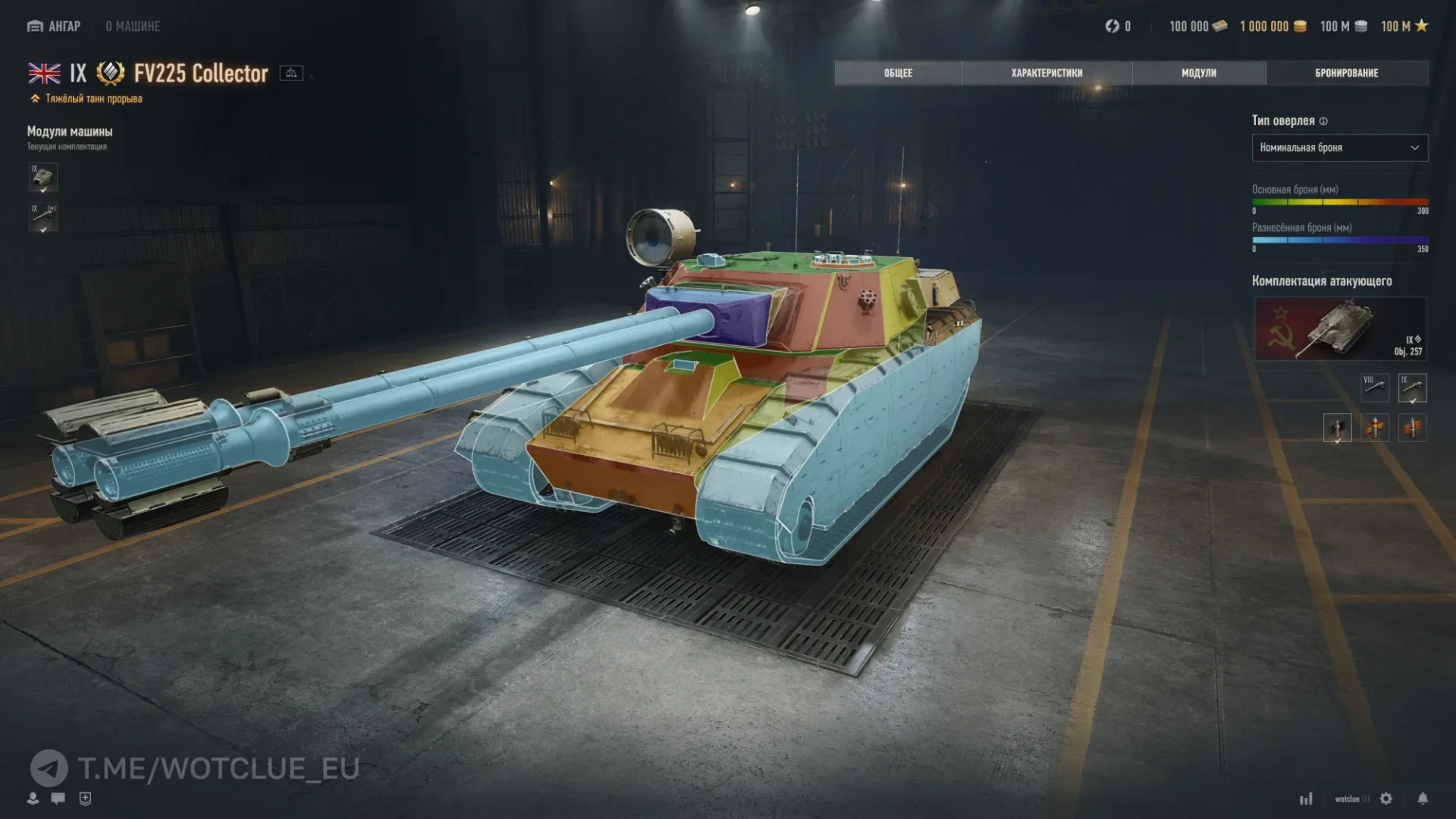Image resolution: width=1456 pixels, height=819 pixels.
Task: Select the orange-banded shell type
Action: pyautogui.click(x=1412, y=428)
